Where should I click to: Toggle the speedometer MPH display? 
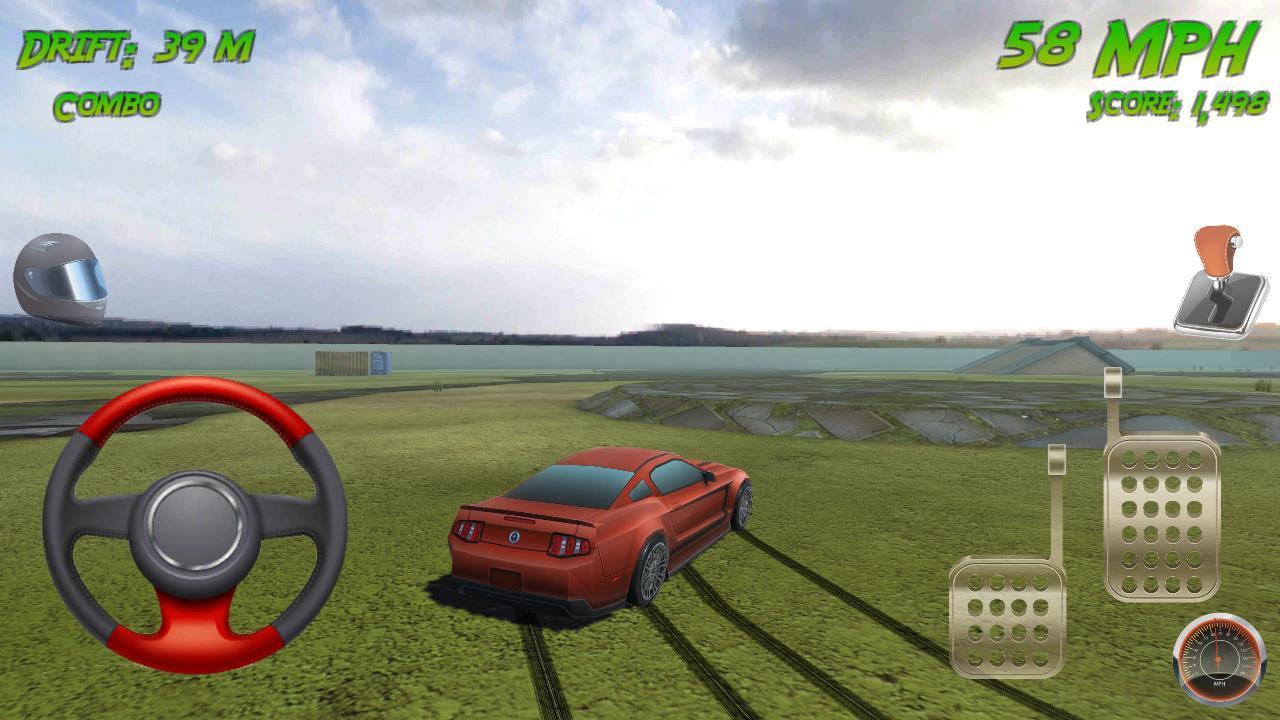coord(1216,657)
